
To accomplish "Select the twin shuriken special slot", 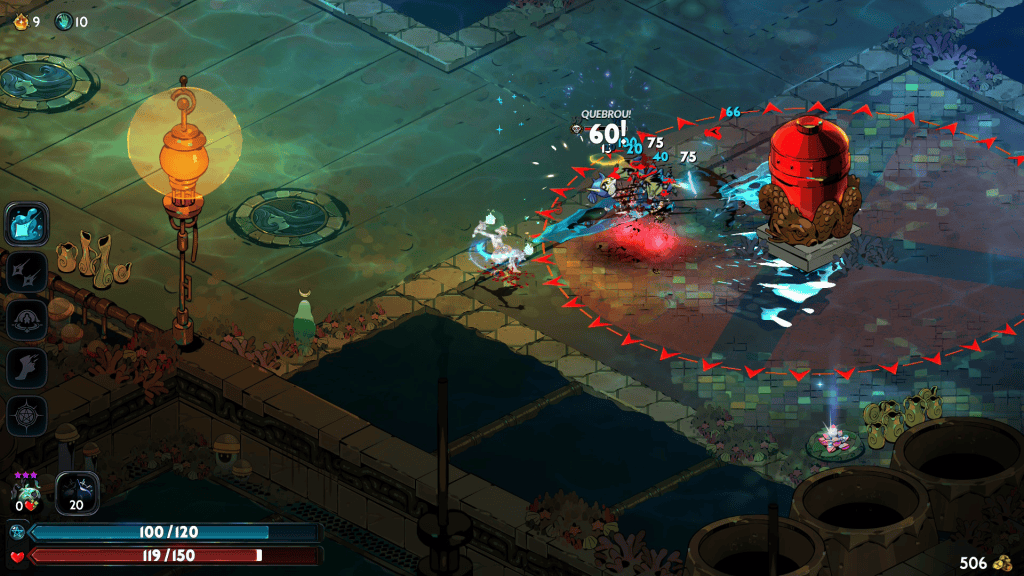I will [x=25, y=271].
